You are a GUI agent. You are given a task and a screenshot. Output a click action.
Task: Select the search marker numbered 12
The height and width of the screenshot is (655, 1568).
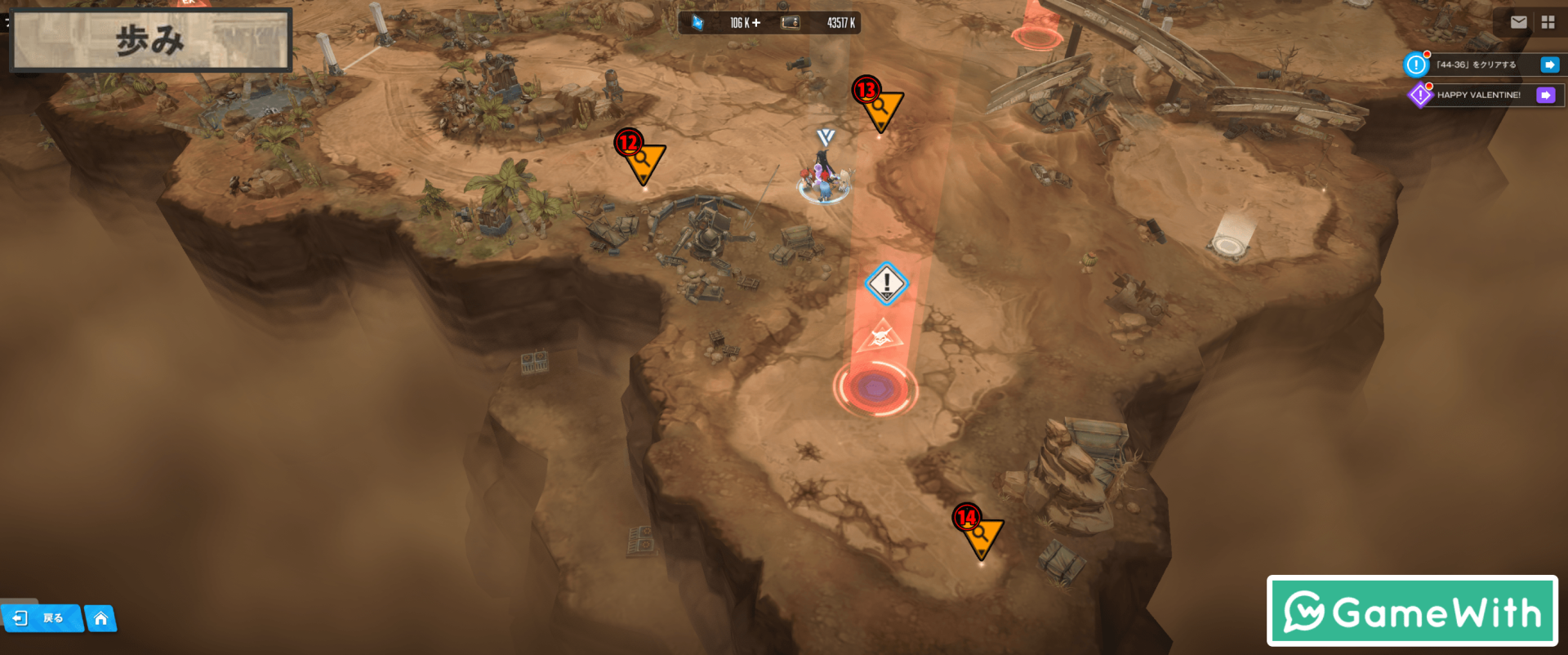point(644,161)
